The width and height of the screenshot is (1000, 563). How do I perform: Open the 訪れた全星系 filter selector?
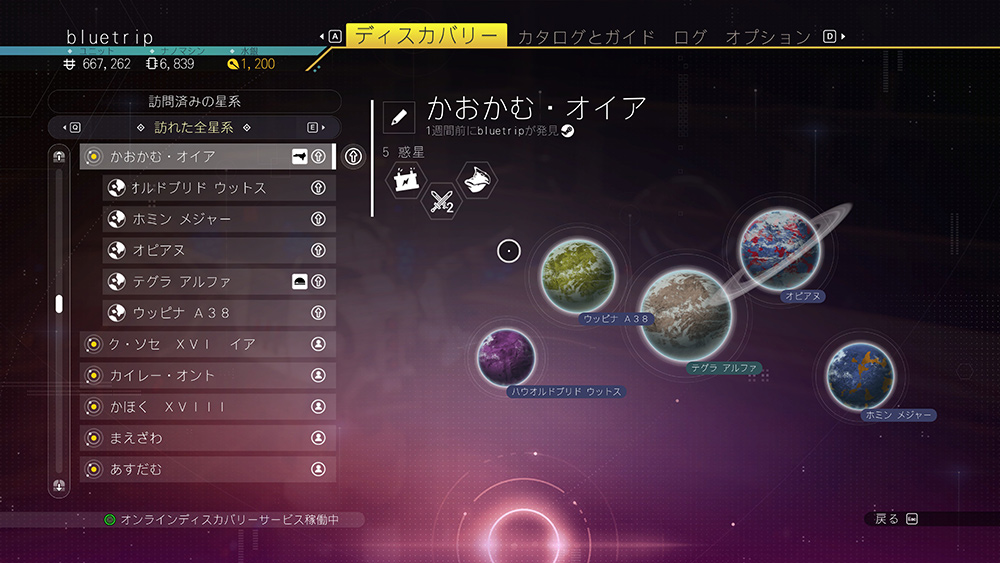tap(194, 128)
